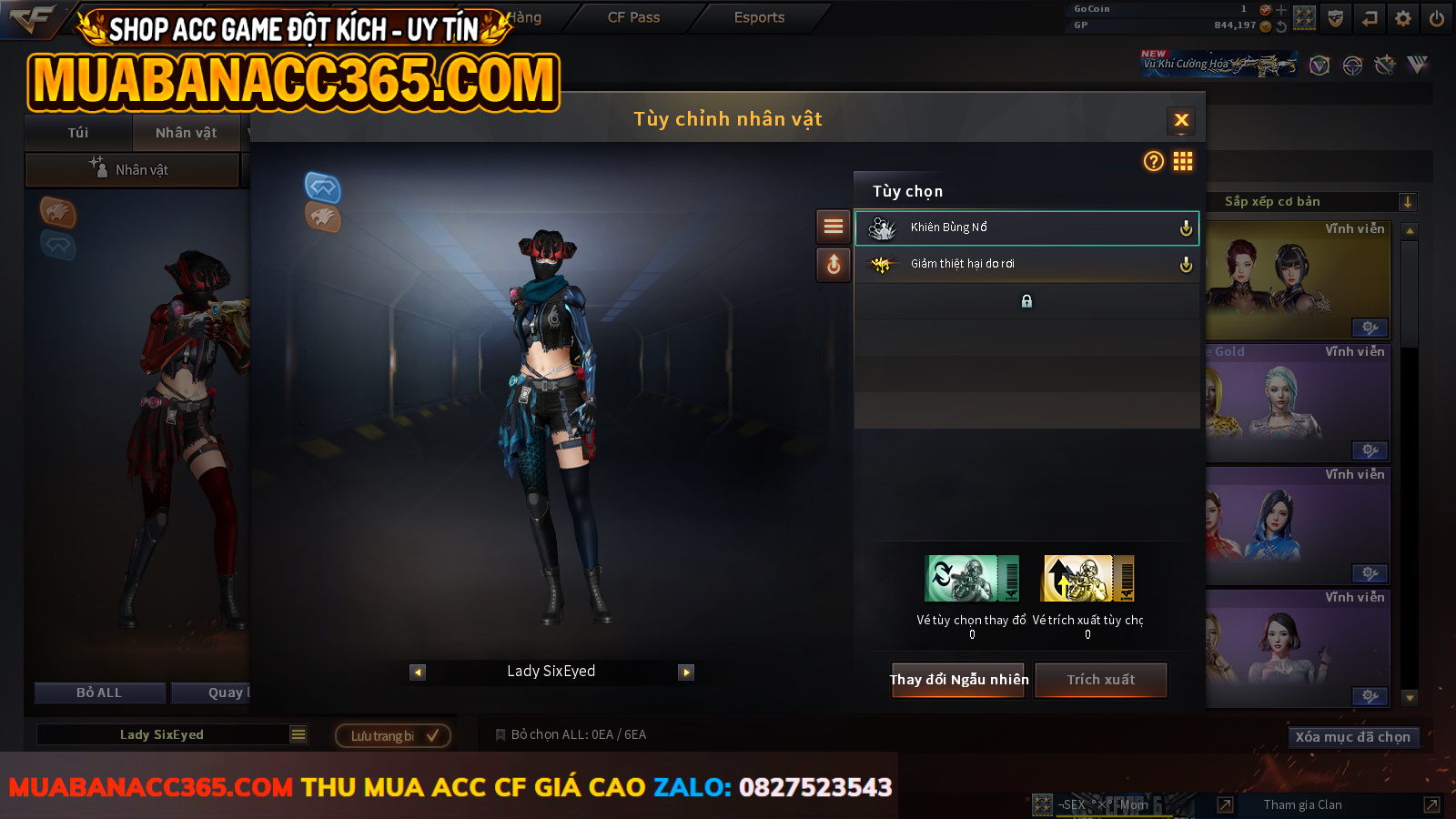
Task: Switch to the CF Pass tab
Action: 633,17
